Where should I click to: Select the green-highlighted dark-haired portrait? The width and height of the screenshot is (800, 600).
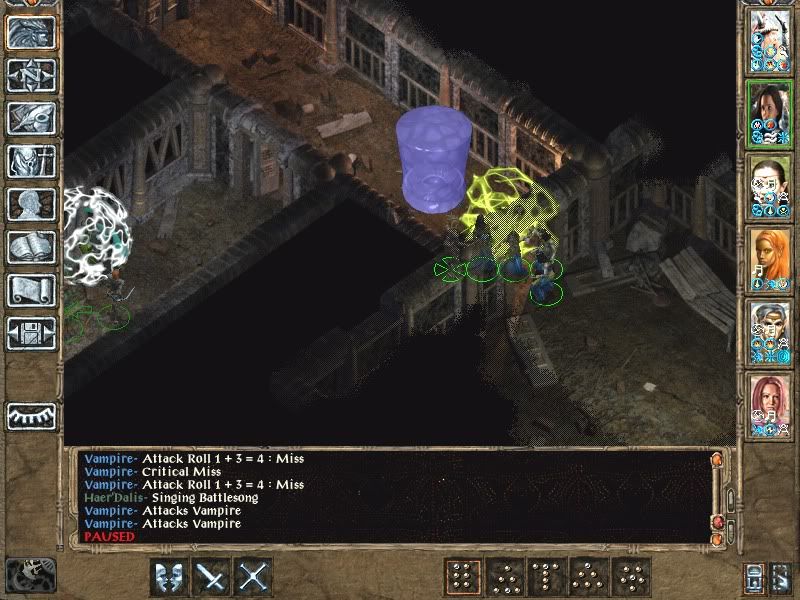pyautogui.click(x=769, y=114)
